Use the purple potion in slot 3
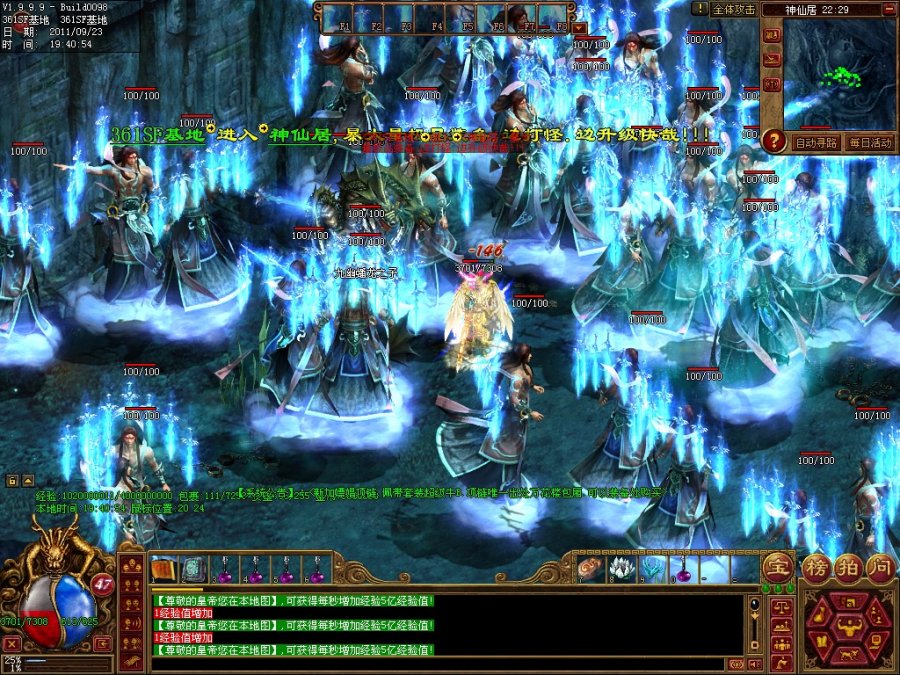This screenshot has height=675, width=900. point(223,570)
